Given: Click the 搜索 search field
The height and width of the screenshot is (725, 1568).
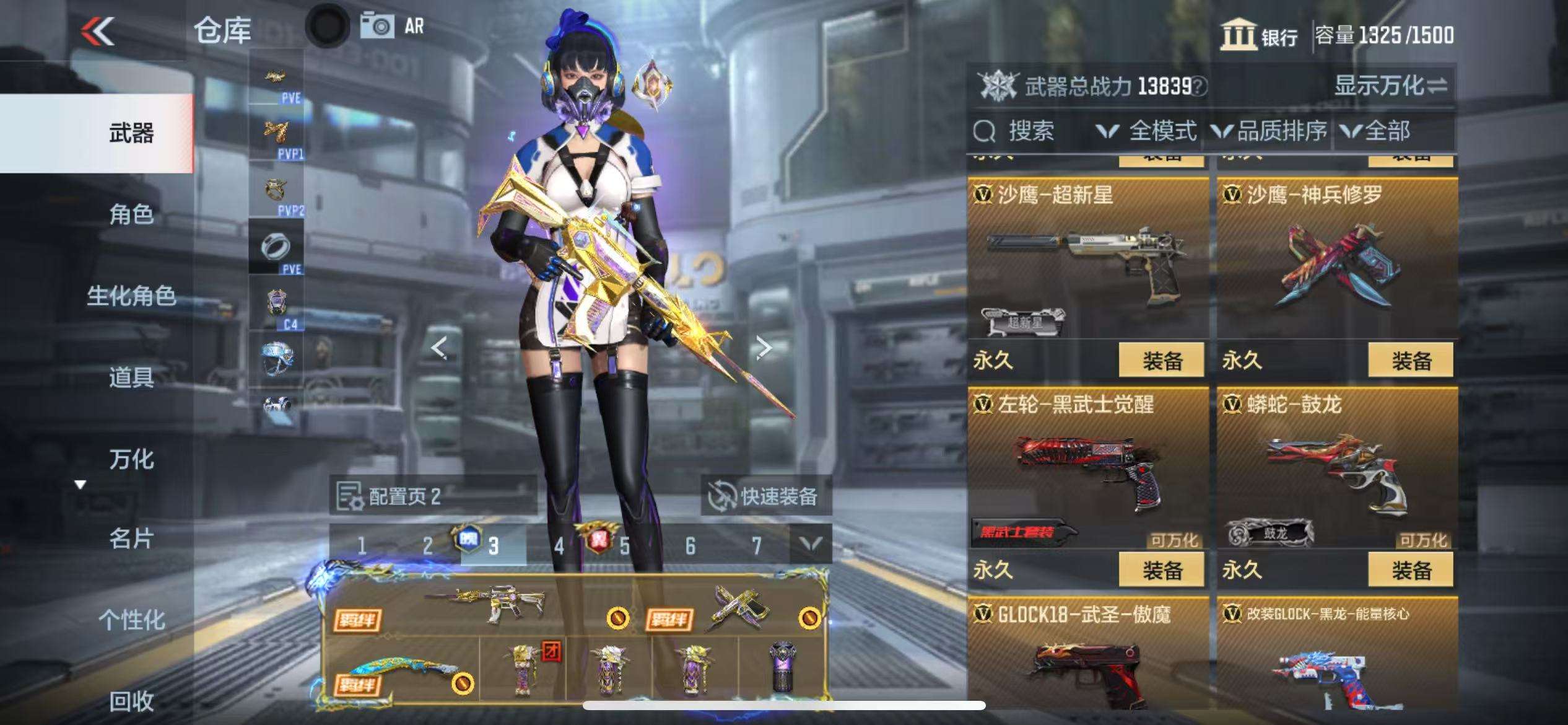Looking at the screenshot, I should [x=1028, y=131].
